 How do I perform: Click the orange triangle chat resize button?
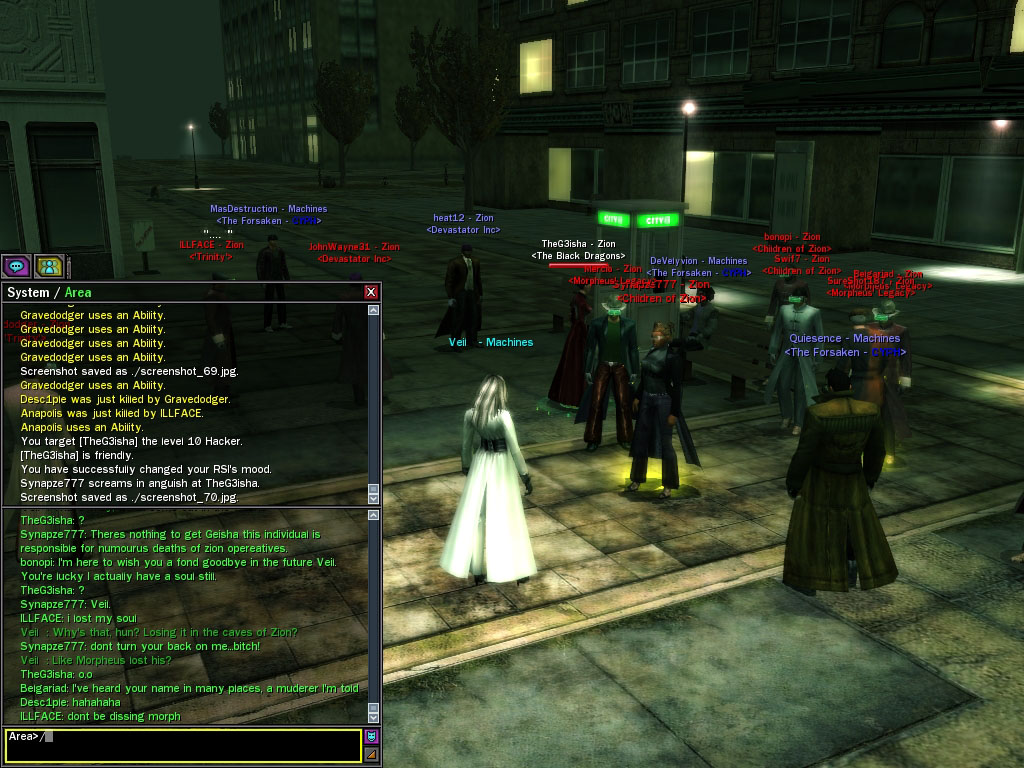(x=371, y=754)
